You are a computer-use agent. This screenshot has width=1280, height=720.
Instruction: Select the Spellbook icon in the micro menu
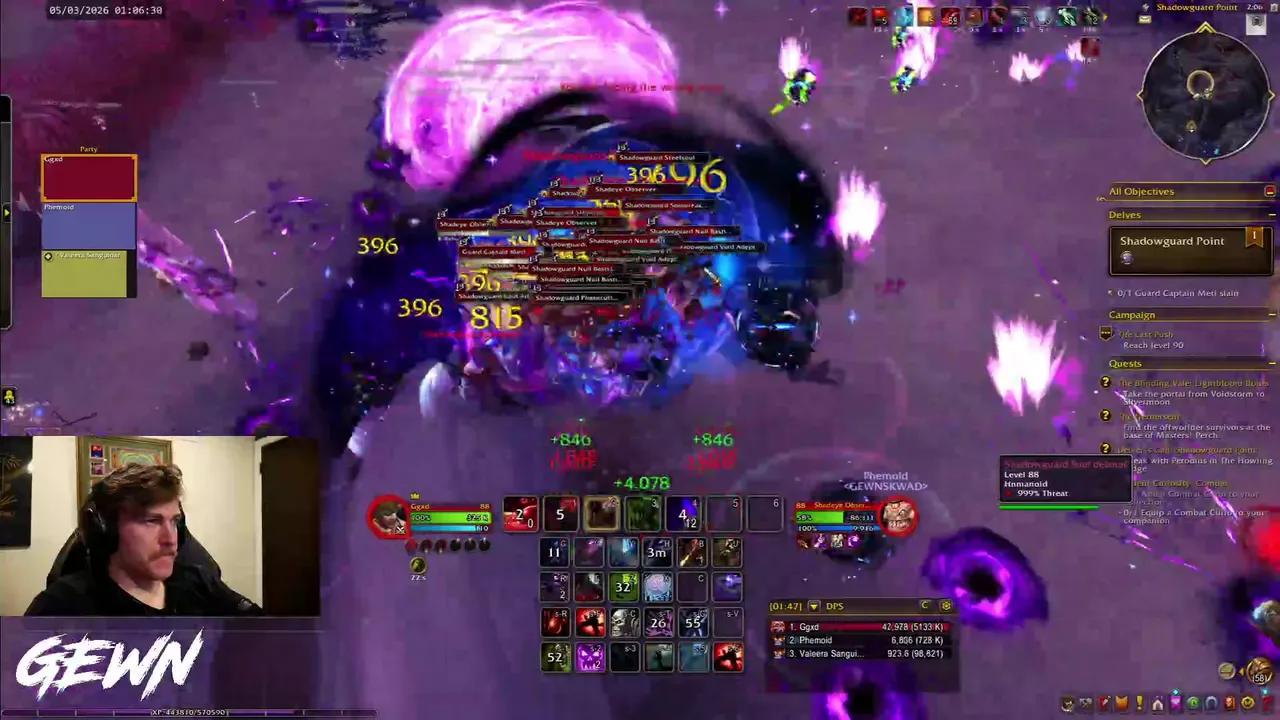1086,704
